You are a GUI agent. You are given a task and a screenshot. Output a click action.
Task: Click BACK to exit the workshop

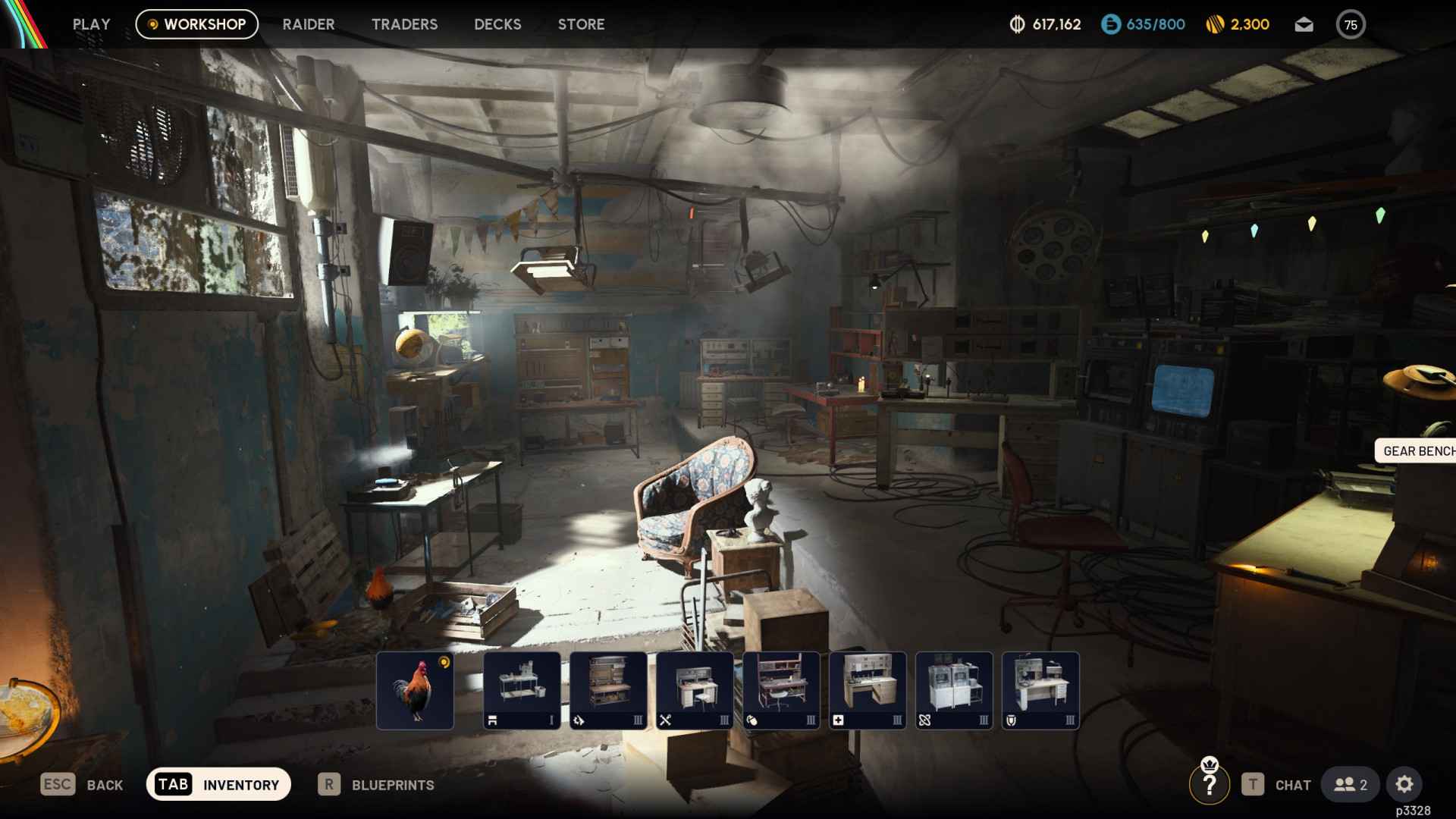coord(83,785)
